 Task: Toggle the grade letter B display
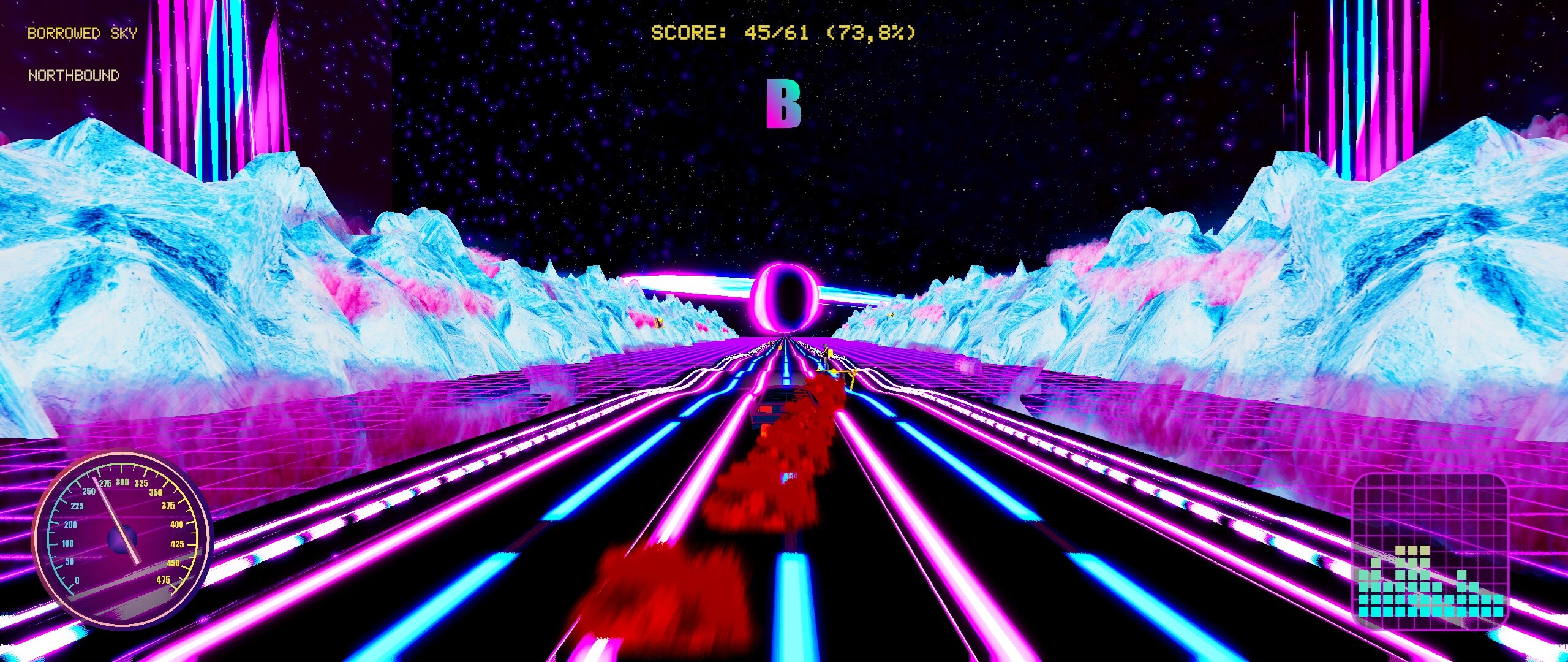[x=784, y=104]
